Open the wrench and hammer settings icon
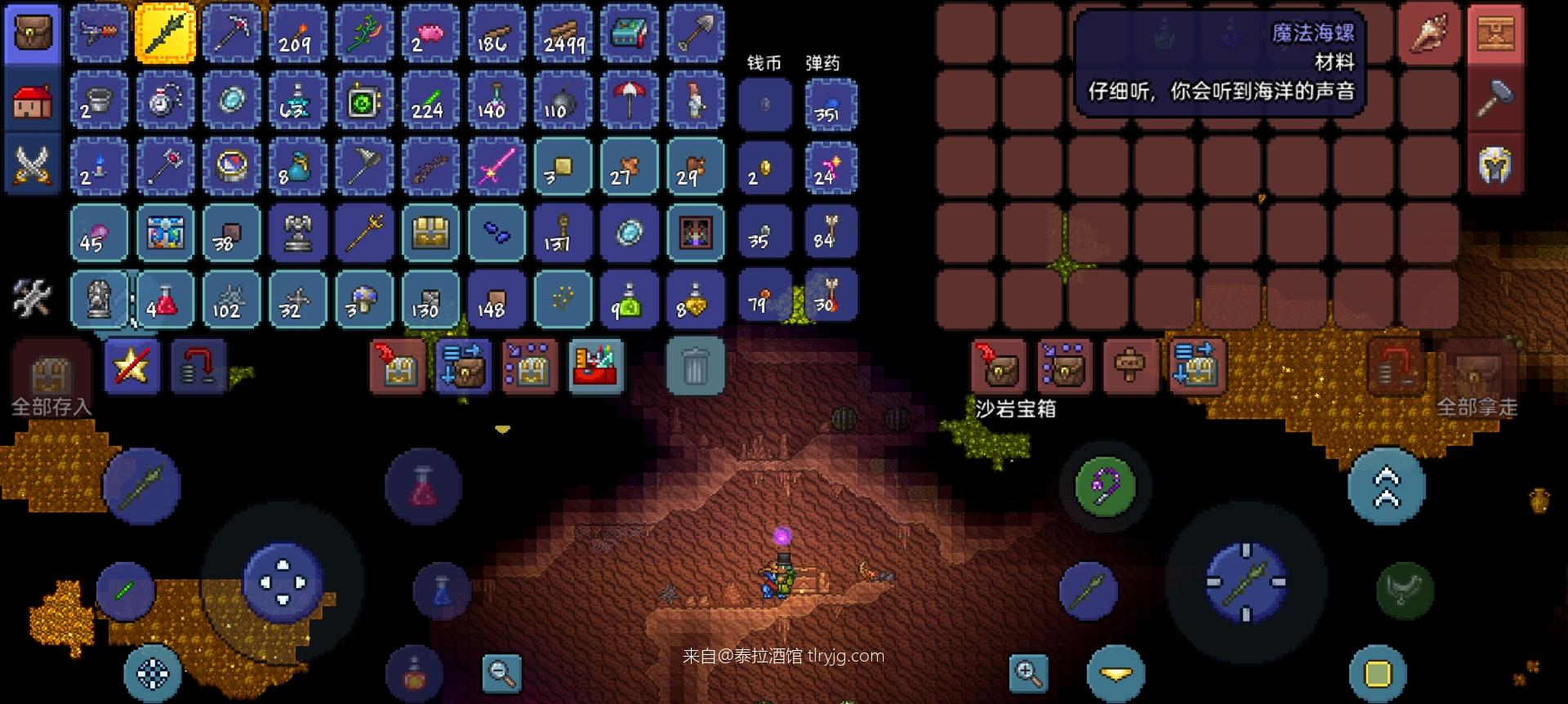Image resolution: width=1568 pixels, height=704 pixels. [33, 297]
